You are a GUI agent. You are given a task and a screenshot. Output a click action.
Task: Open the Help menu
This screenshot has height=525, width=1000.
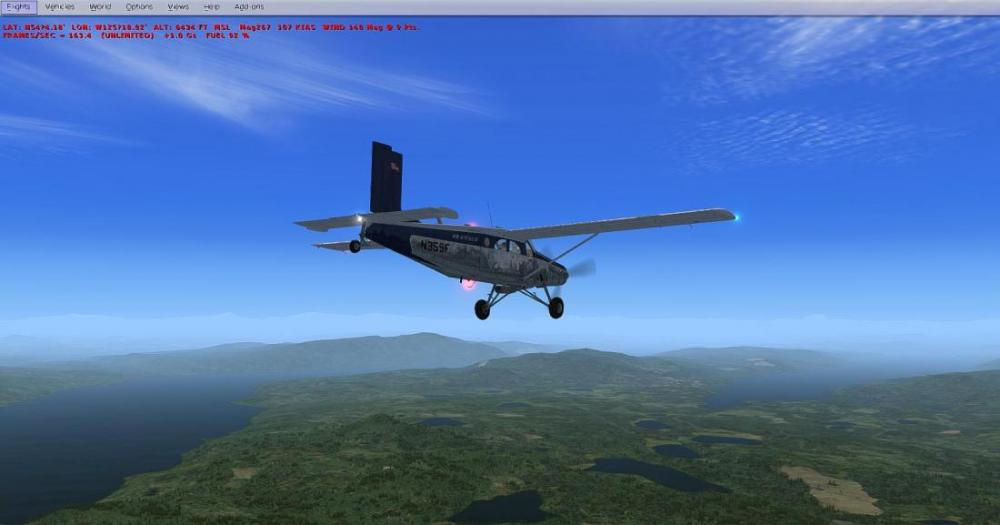click(x=211, y=7)
